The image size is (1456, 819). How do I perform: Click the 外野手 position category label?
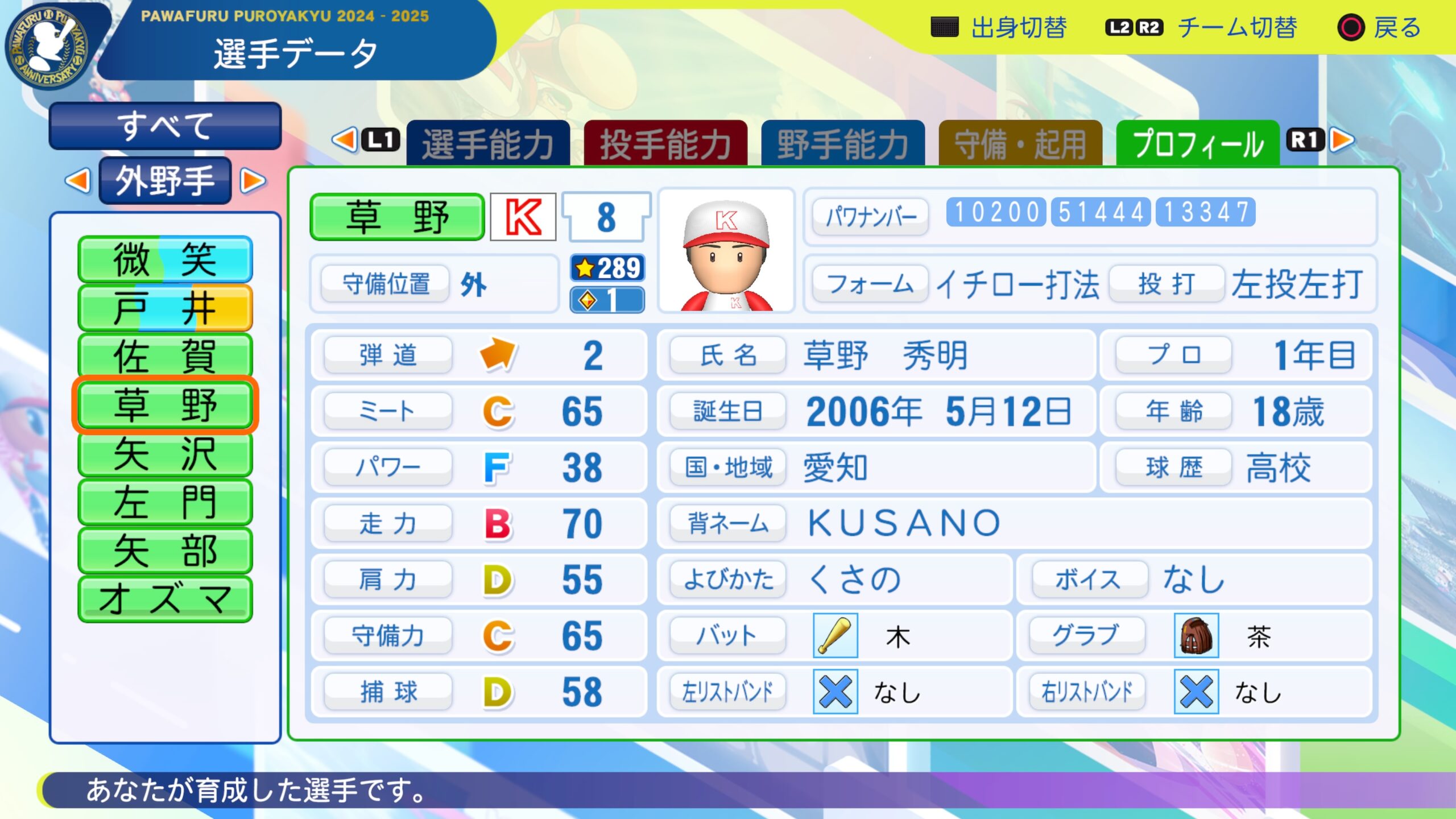(x=165, y=181)
